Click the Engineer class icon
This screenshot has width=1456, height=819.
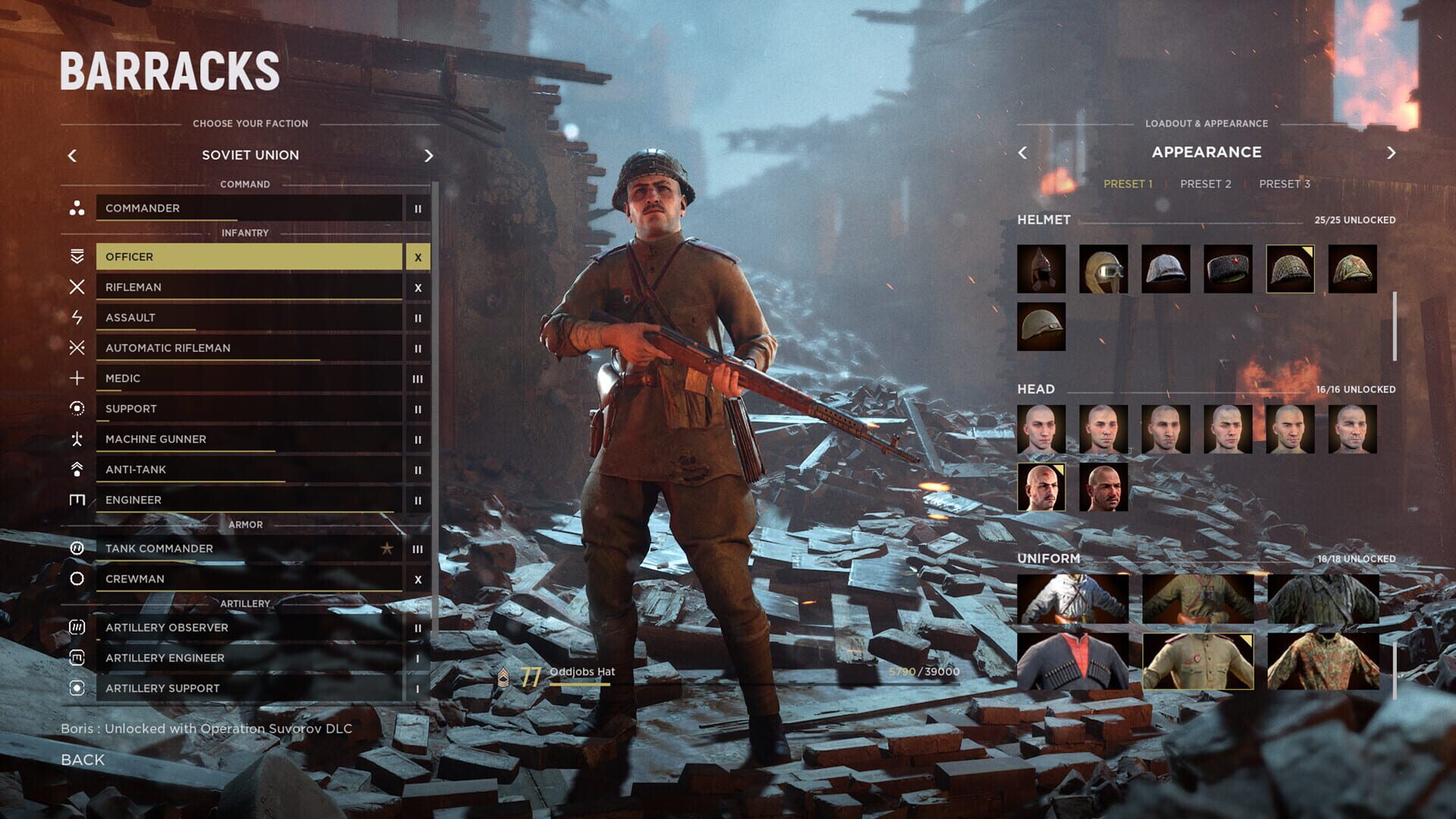click(76, 499)
